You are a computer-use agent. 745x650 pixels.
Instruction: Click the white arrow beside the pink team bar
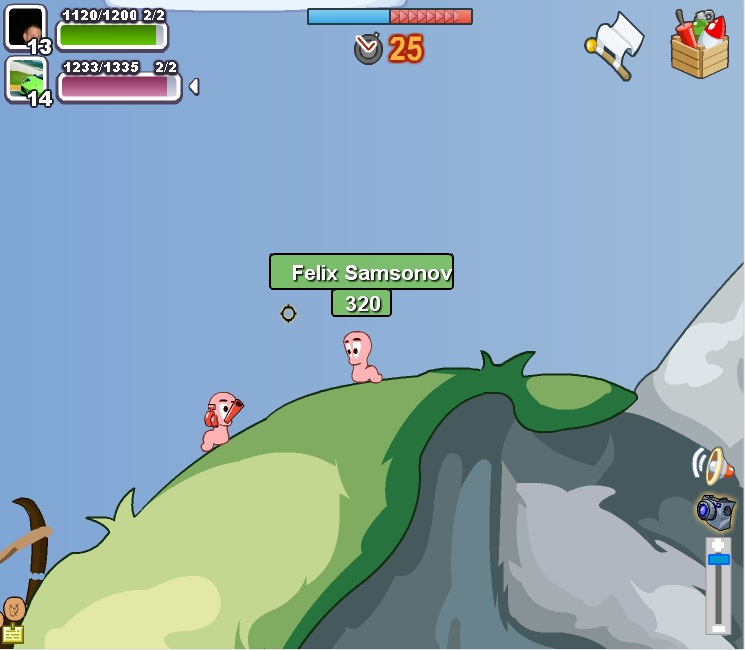pos(194,87)
